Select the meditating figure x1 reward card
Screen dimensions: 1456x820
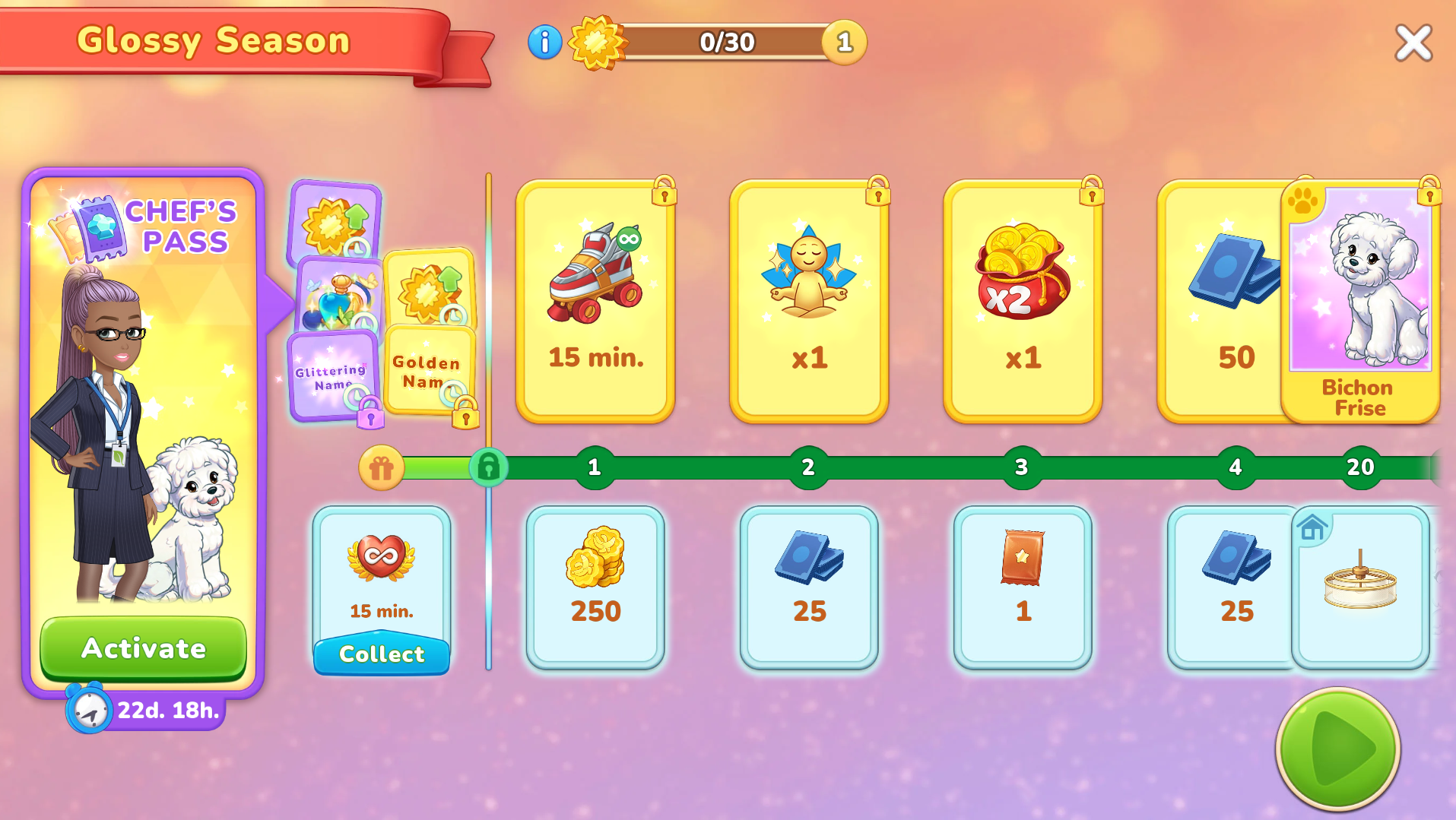pos(809,301)
